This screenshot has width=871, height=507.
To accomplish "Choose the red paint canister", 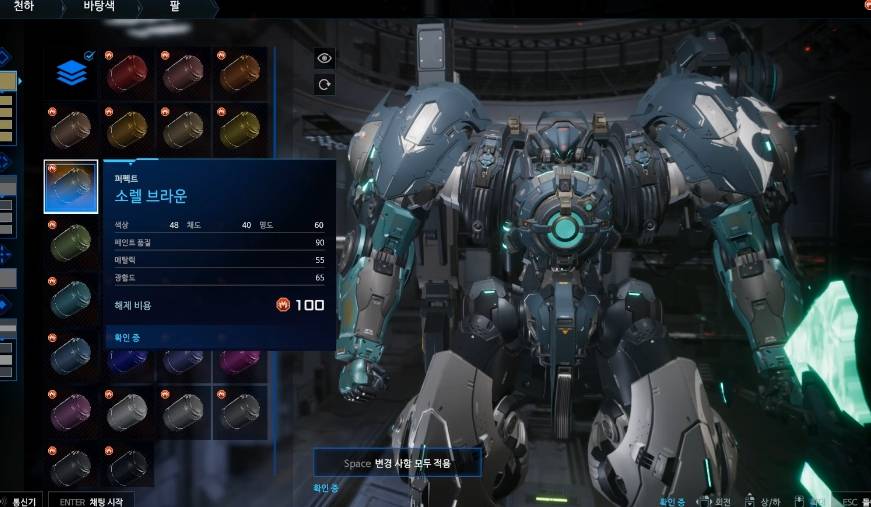I will click(x=127, y=73).
